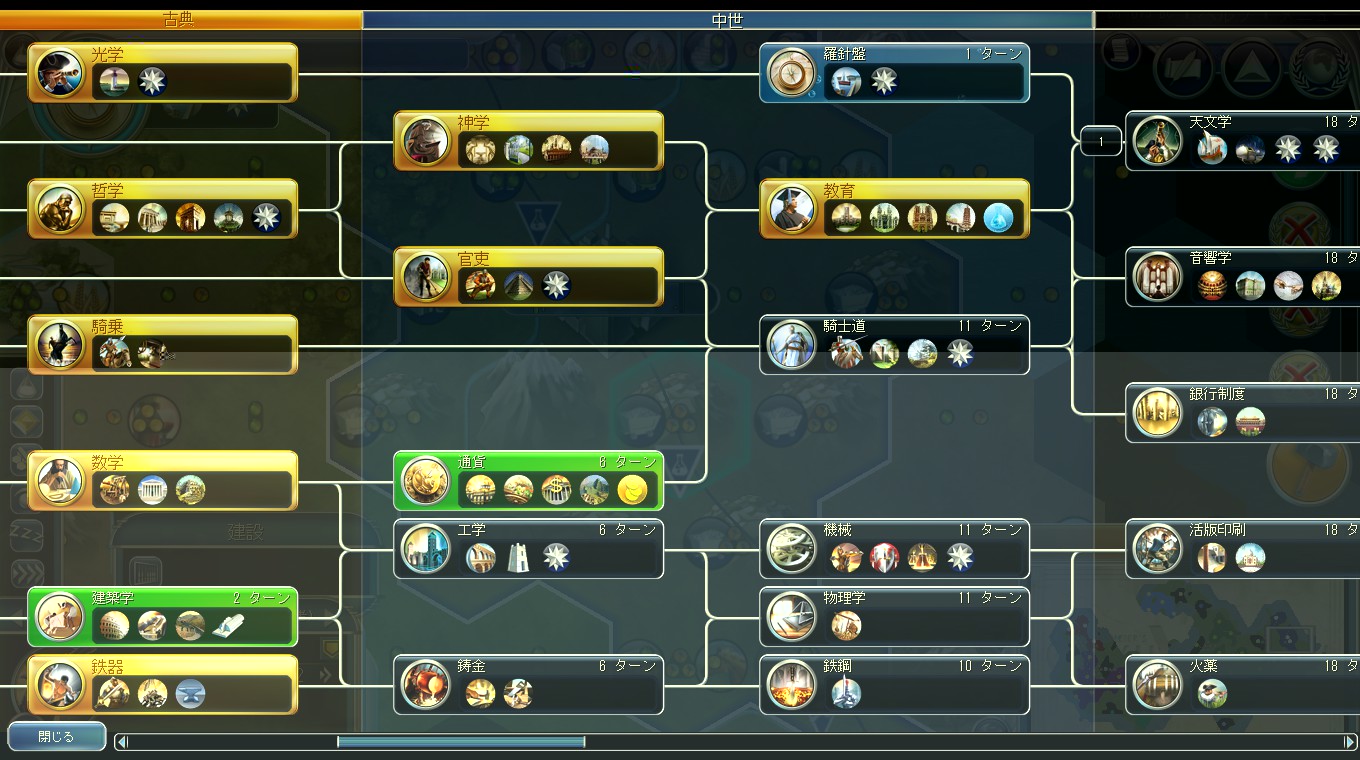The image size is (1360, 760).
Task: Choose the 教育 technology node
Action: tap(895, 208)
